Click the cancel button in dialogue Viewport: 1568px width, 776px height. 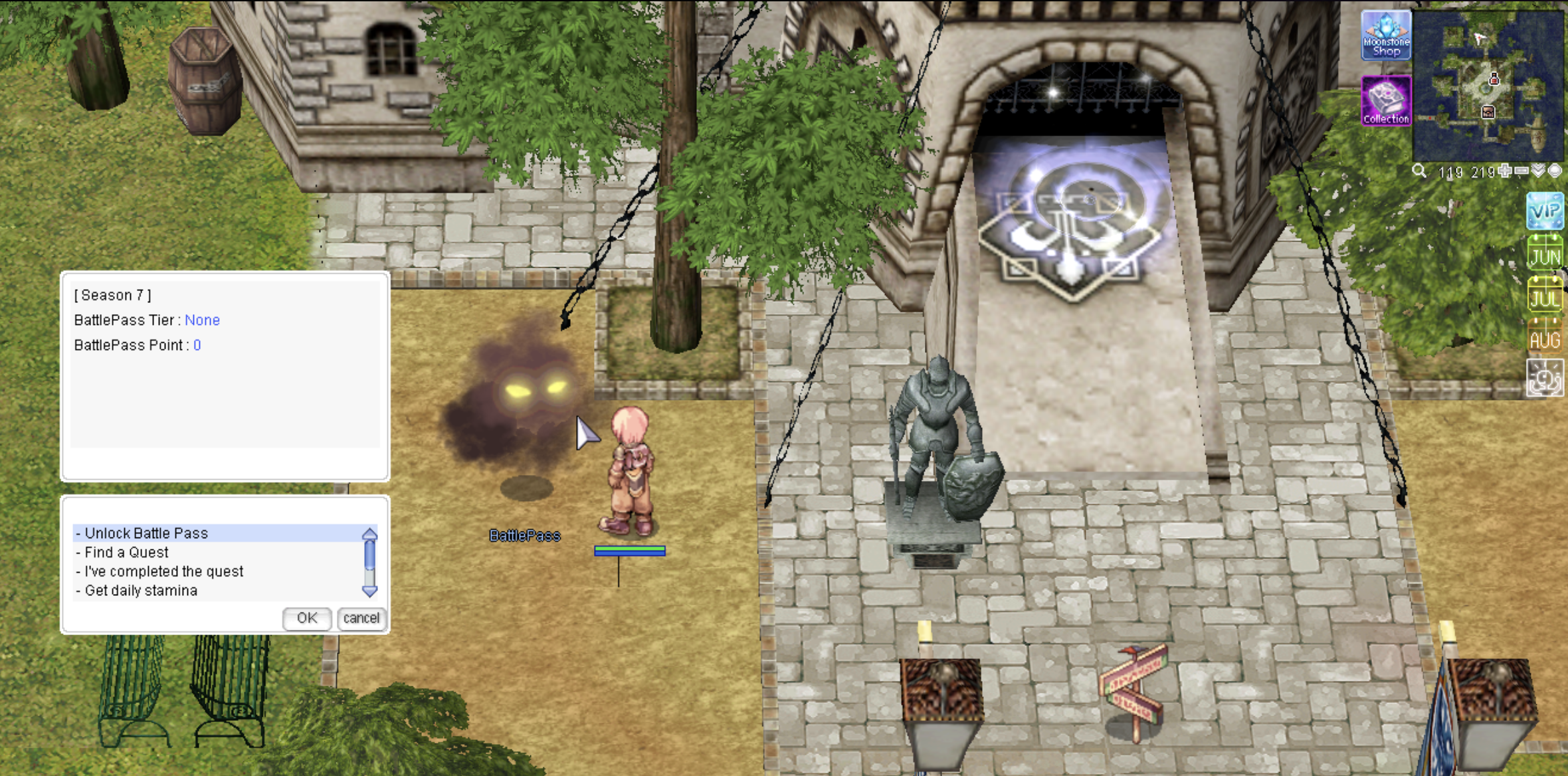click(361, 619)
